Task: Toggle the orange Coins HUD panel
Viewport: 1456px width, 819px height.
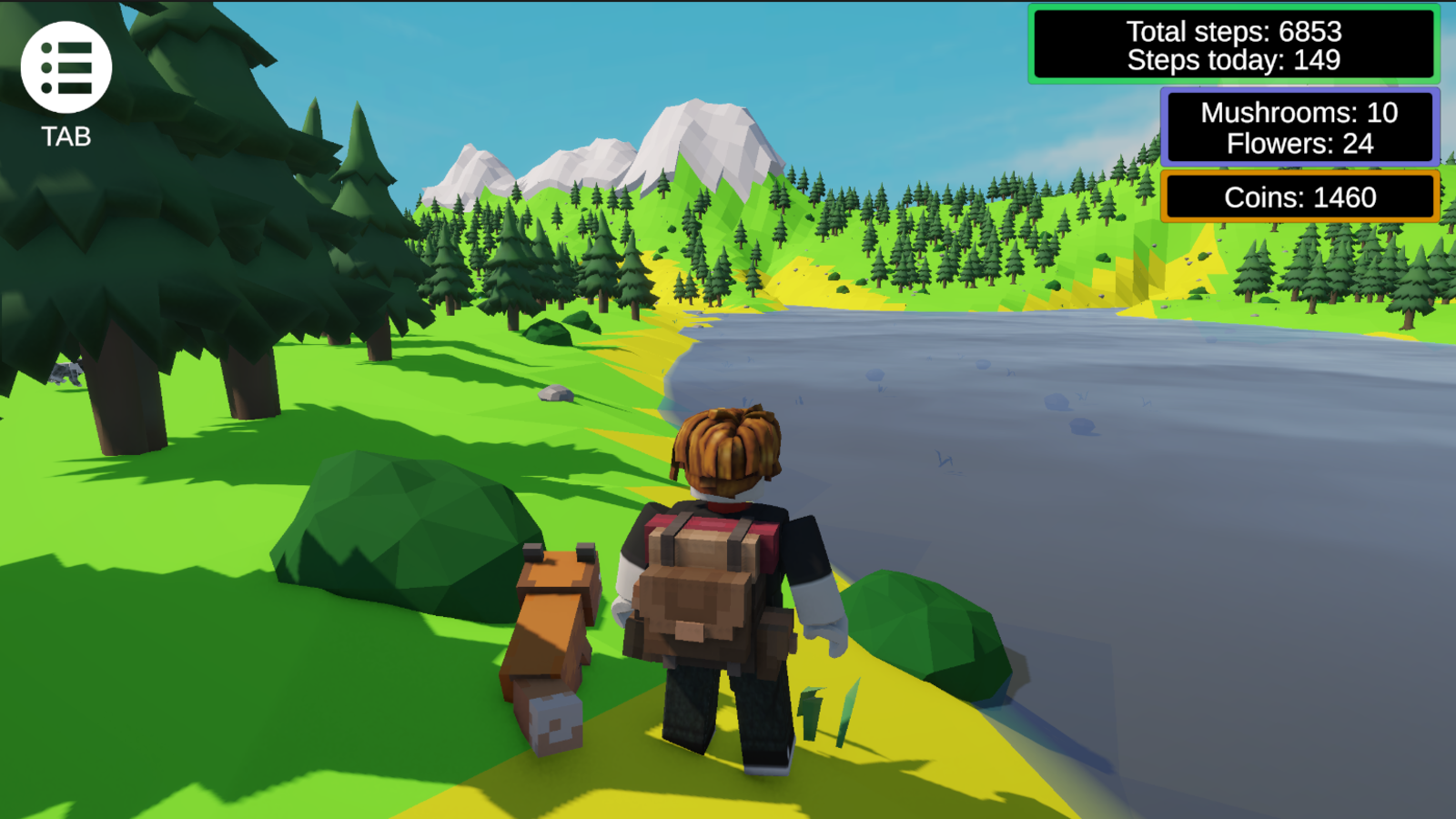Action: [x=1299, y=197]
